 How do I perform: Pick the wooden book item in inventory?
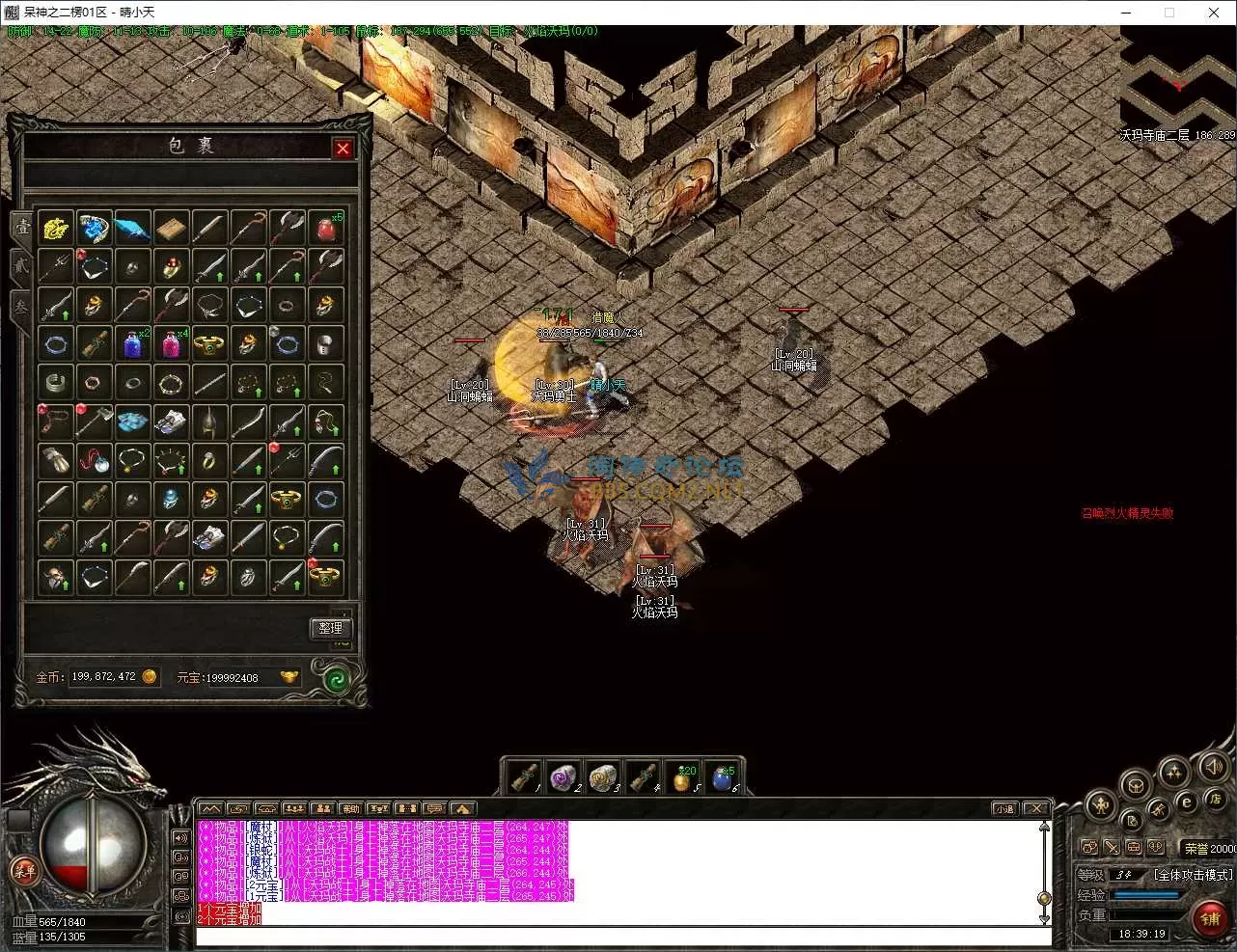172,229
